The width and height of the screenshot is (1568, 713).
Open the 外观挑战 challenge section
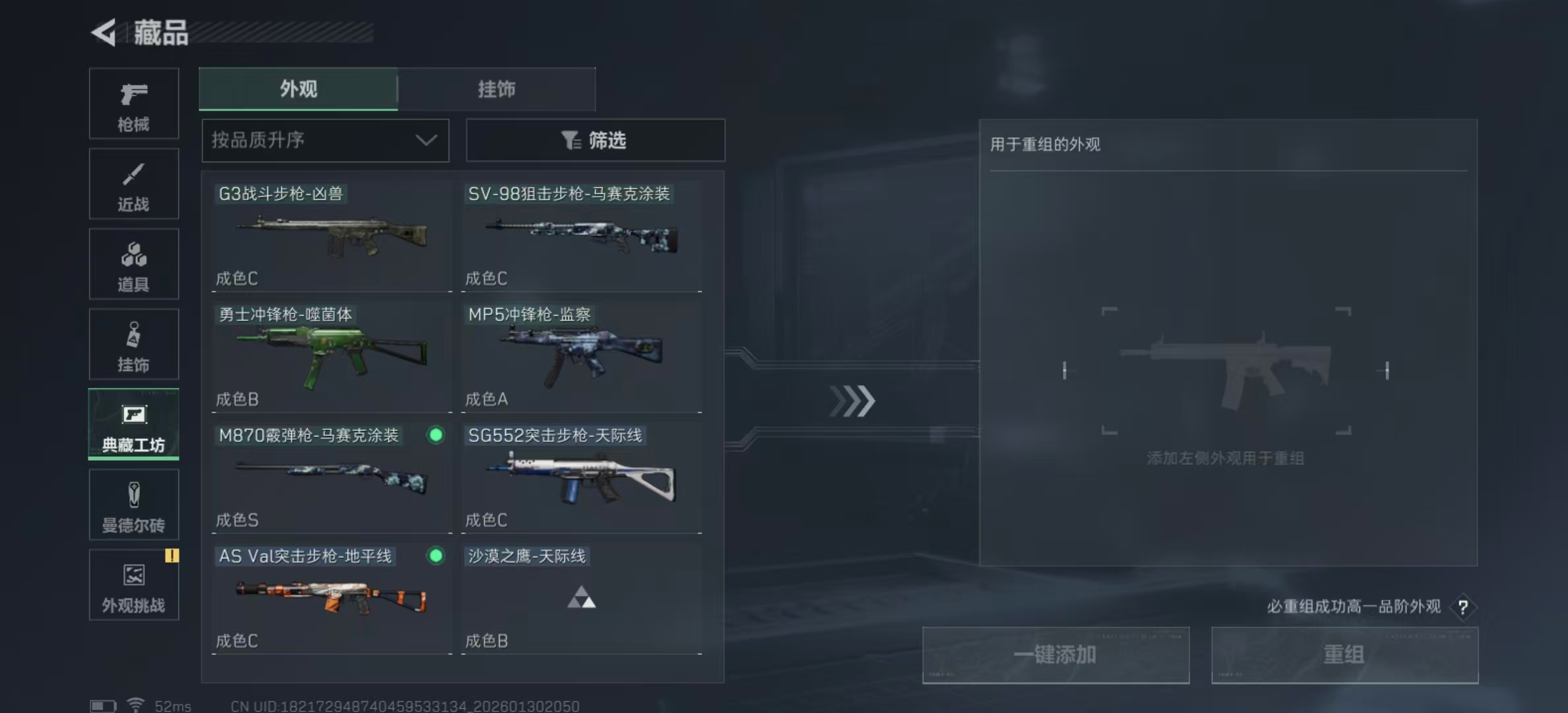coord(133,585)
